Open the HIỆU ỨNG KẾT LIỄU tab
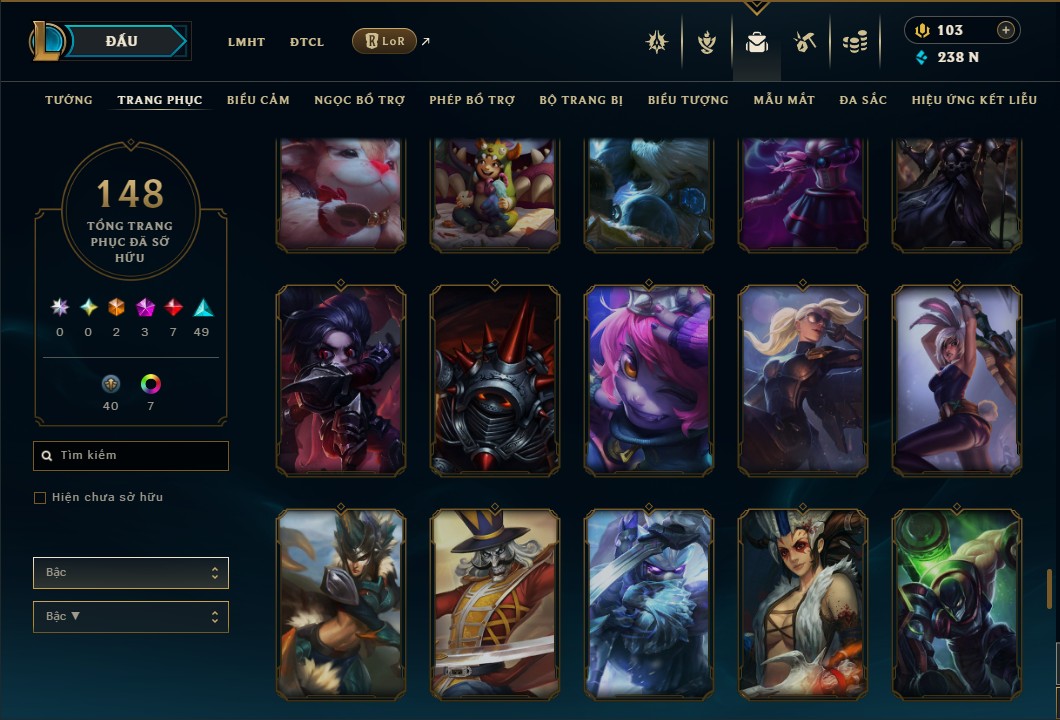 [x=974, y=100]
